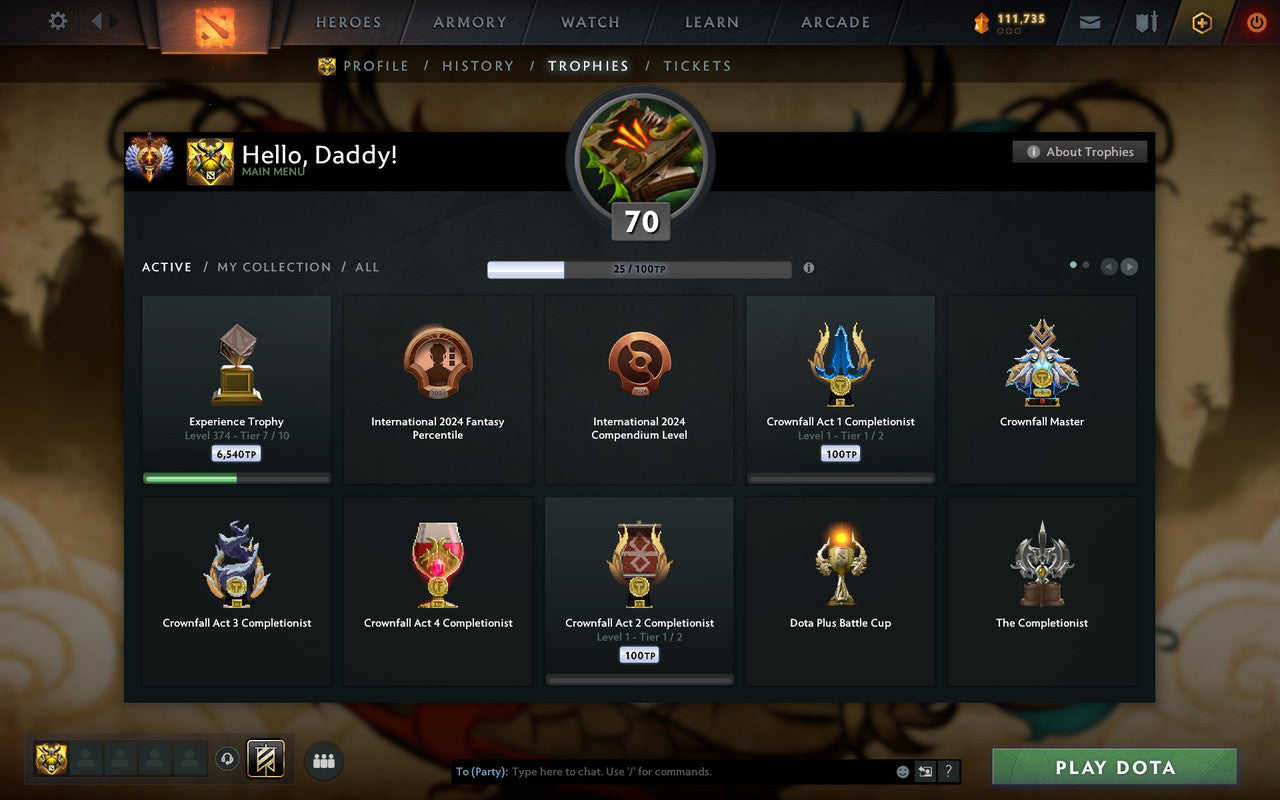Click the 25/100 TP progress bar
Screen dimensions: 1280x800
point(639,269)
